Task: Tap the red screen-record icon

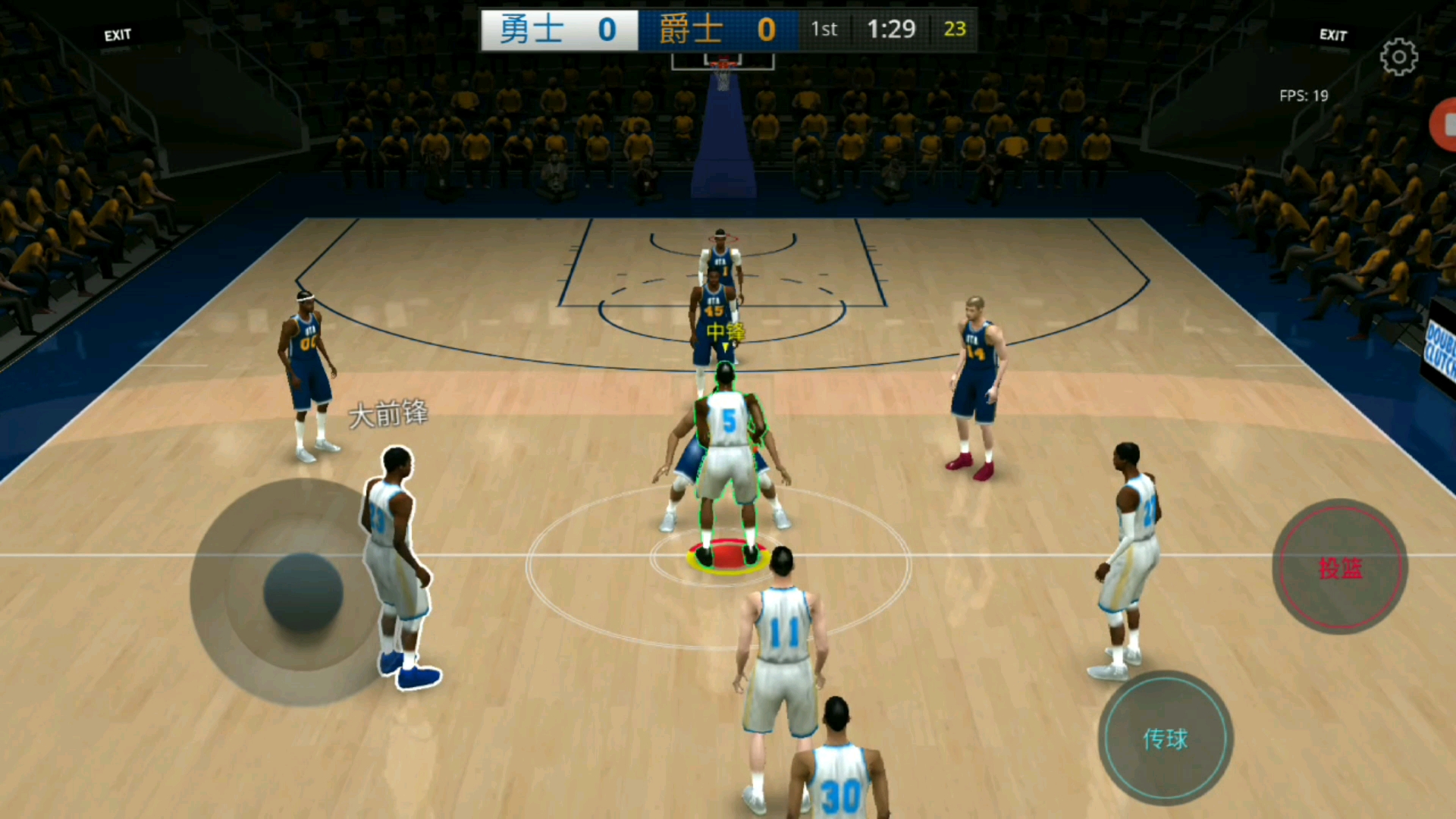Action: coord(1446,124)
